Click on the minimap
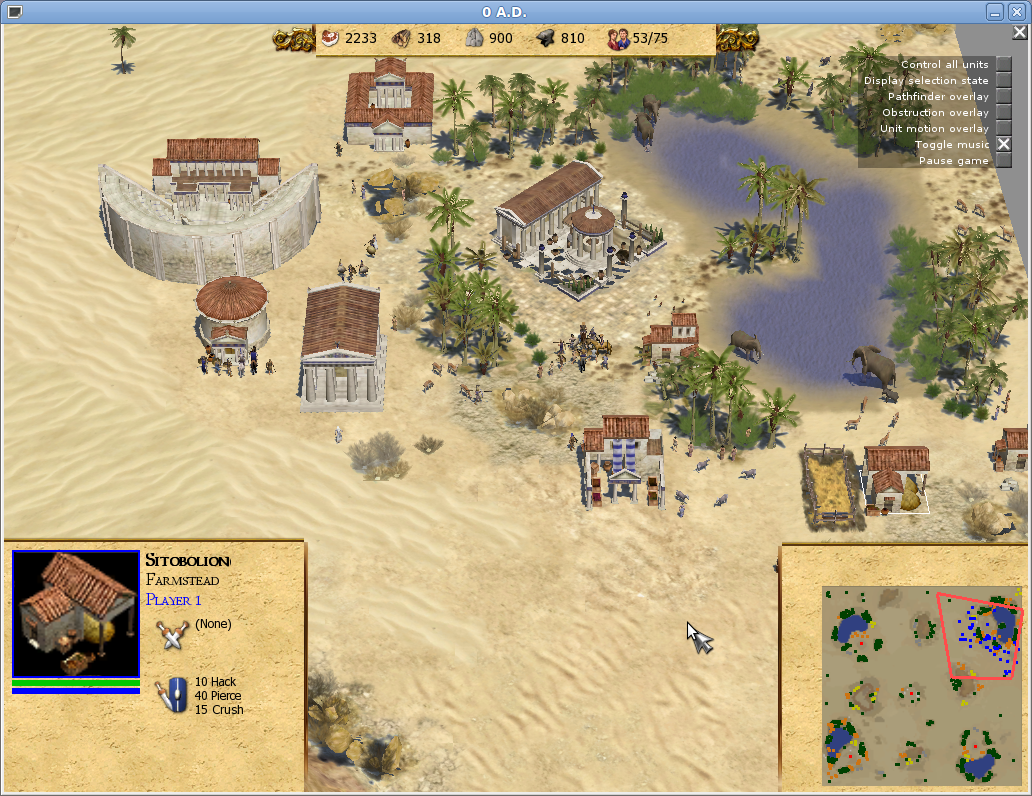Screen dimensions: 1032x796 click(923, 685)
